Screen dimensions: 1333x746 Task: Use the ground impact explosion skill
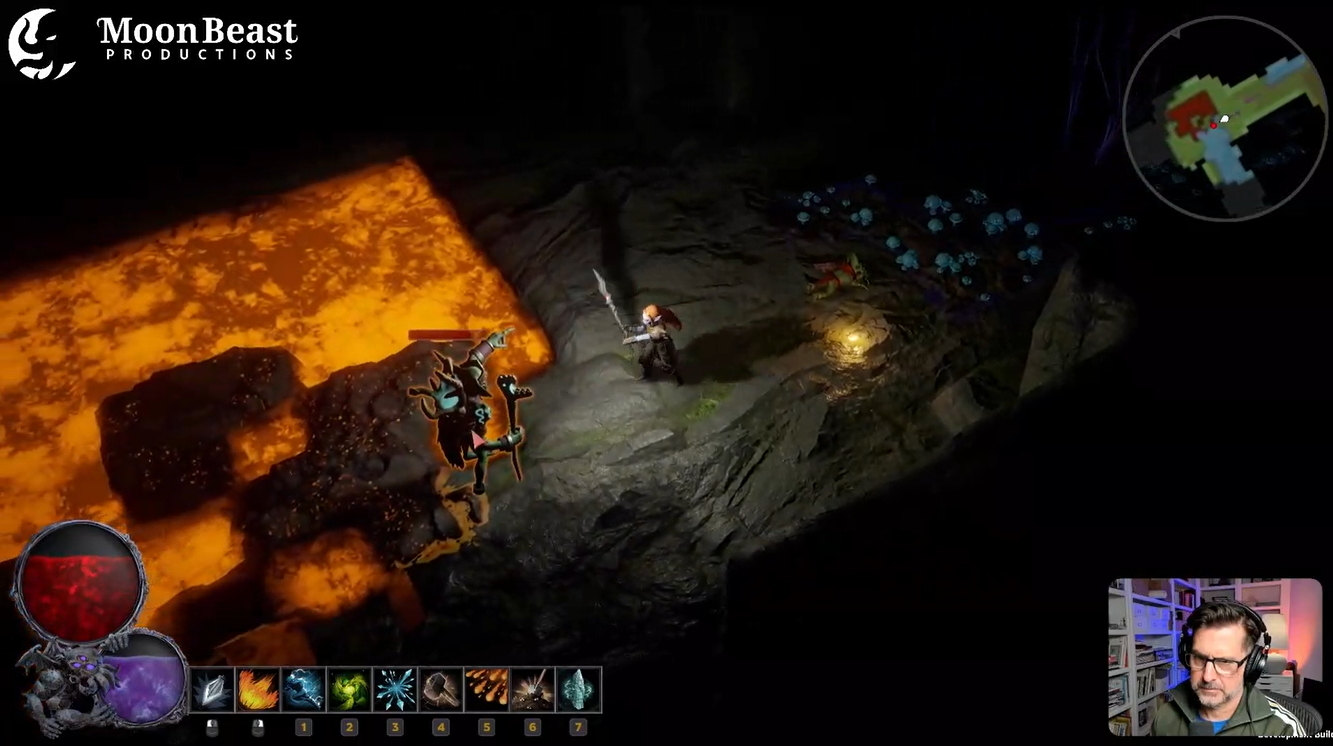[x=532, y=689]
